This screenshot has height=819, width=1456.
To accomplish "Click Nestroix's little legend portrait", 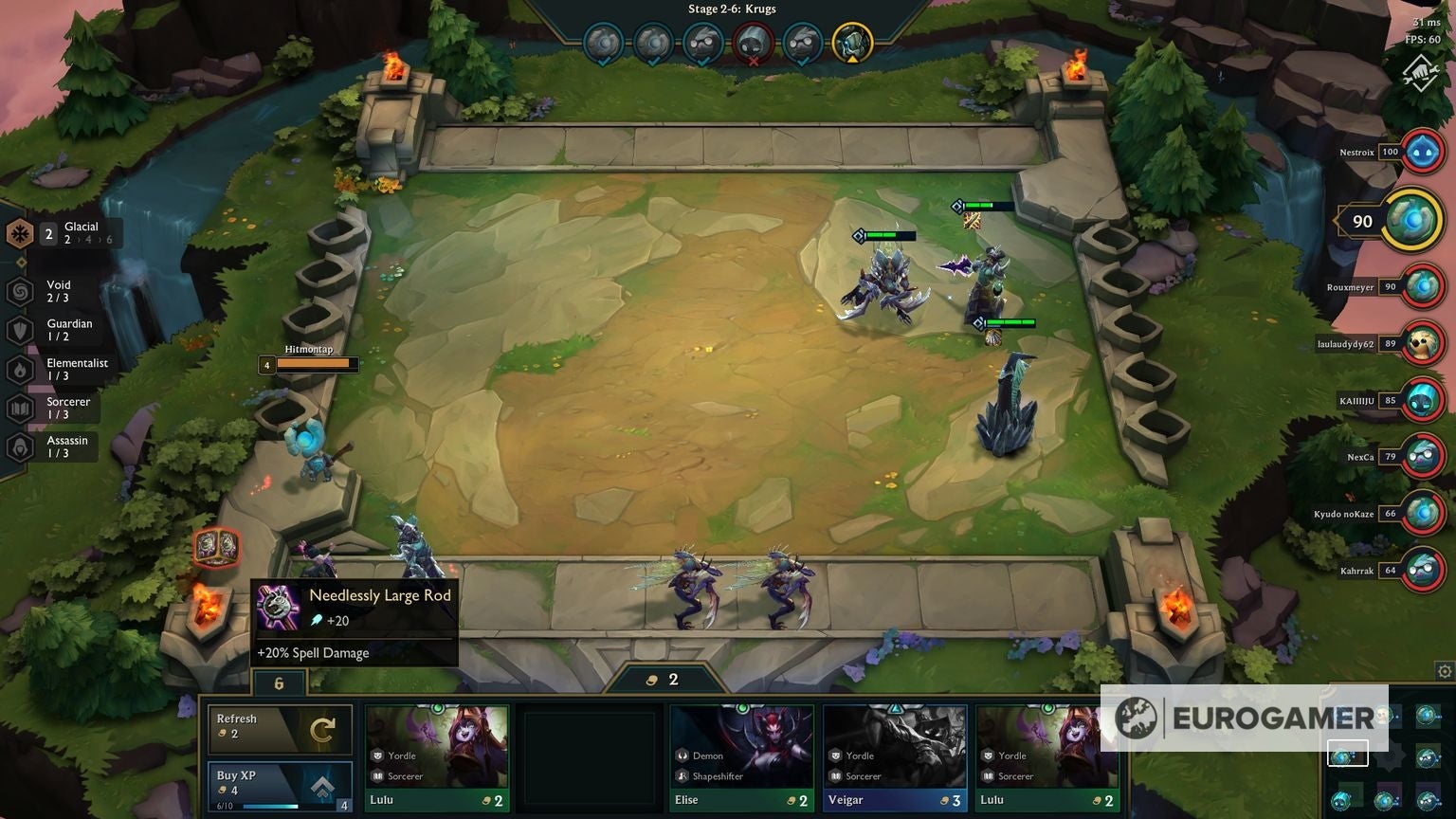I will 1422,152.
